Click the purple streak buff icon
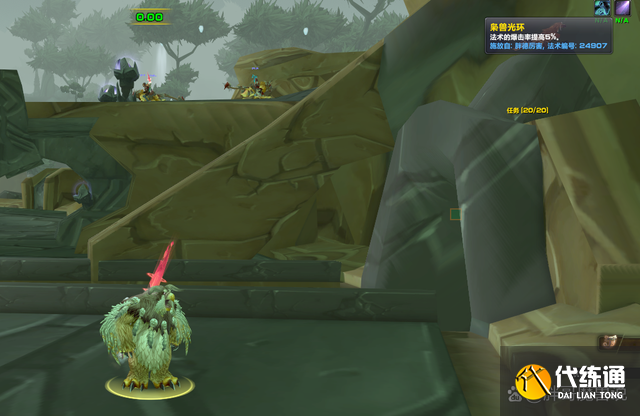 (622, 8)
